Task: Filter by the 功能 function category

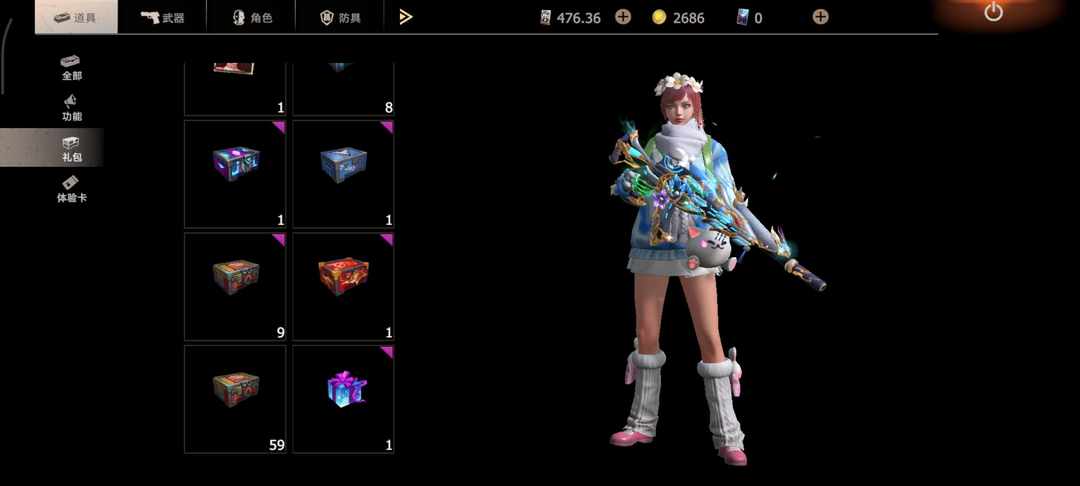Action: pos(71,108)
